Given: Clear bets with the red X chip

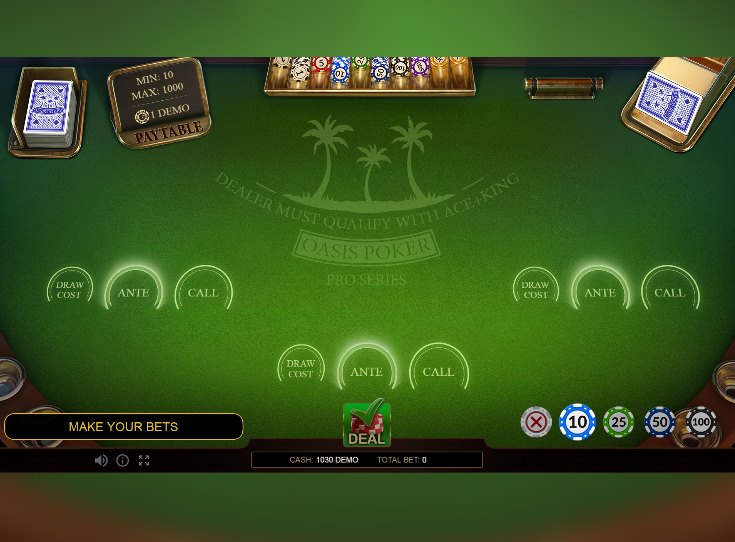Looking at the screenshot, I should (x=537, y=422).
